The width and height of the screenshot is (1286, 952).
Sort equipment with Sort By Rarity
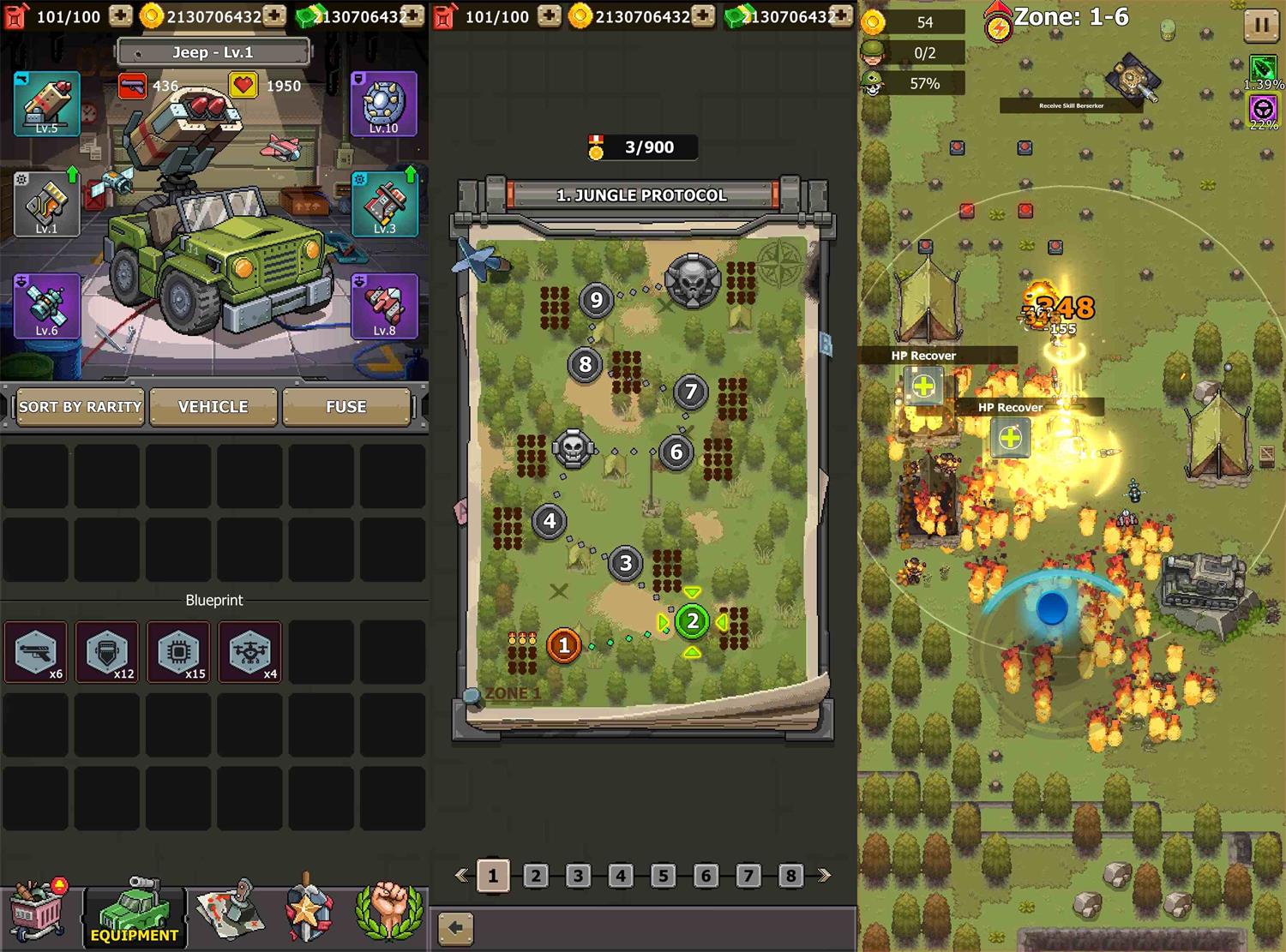80,407
